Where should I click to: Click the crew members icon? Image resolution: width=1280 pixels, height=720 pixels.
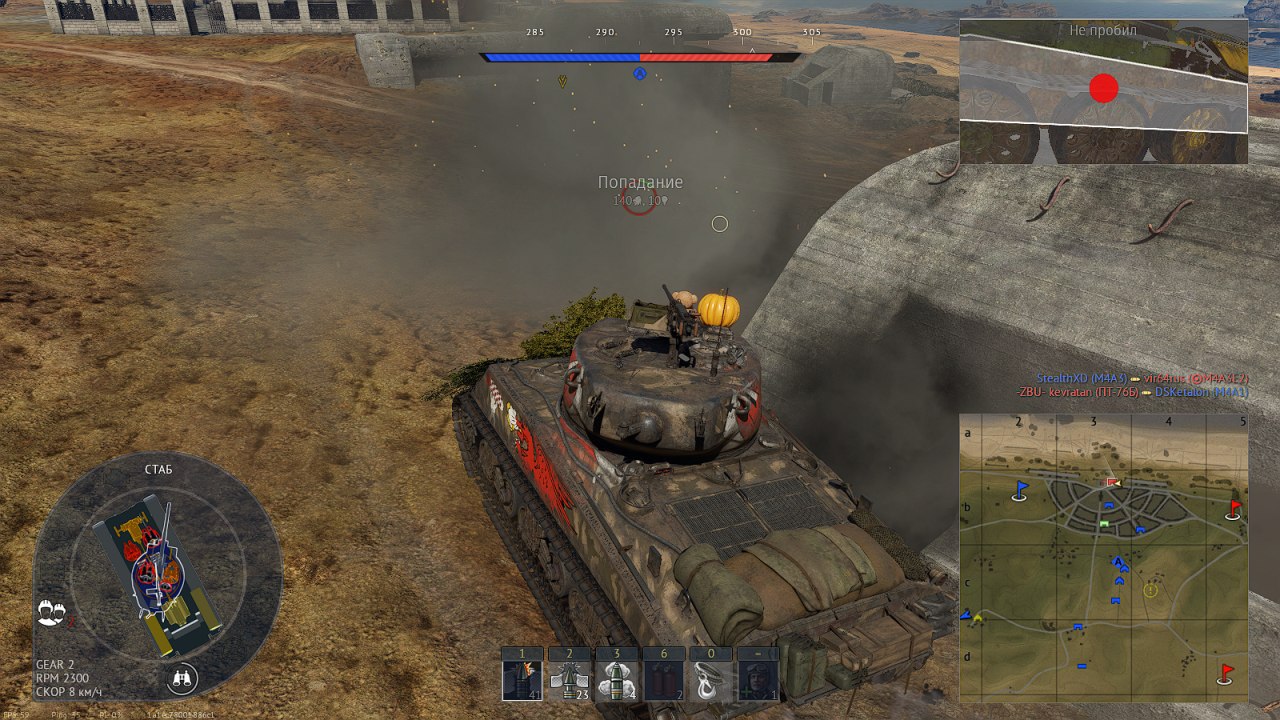tap(51, 613)
